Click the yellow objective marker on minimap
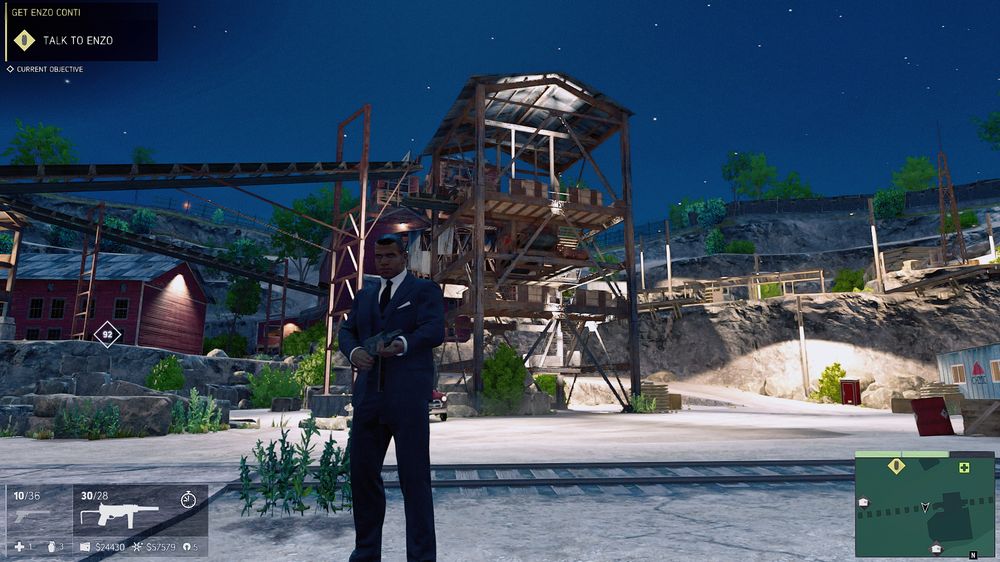This screenshot has width=1000, height=562. click(x=896, y=466)
